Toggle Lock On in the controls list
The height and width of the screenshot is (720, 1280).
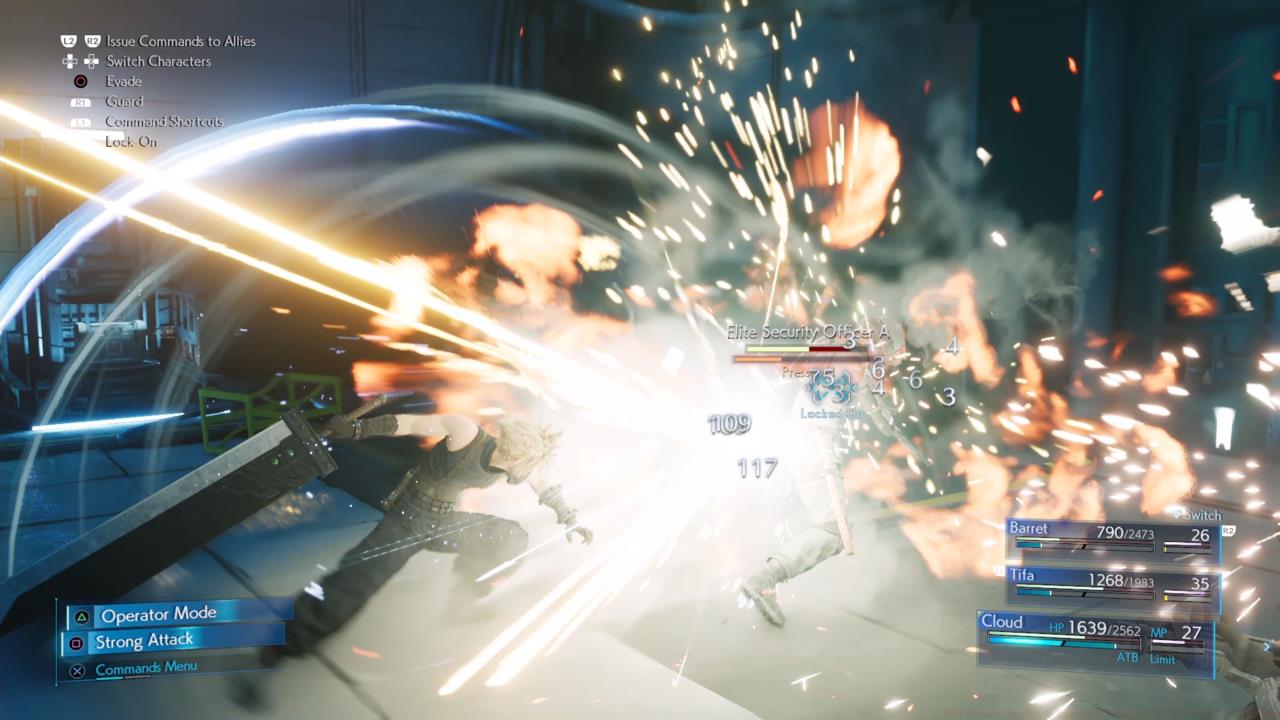pyautogui.click(x=131, y=141)
